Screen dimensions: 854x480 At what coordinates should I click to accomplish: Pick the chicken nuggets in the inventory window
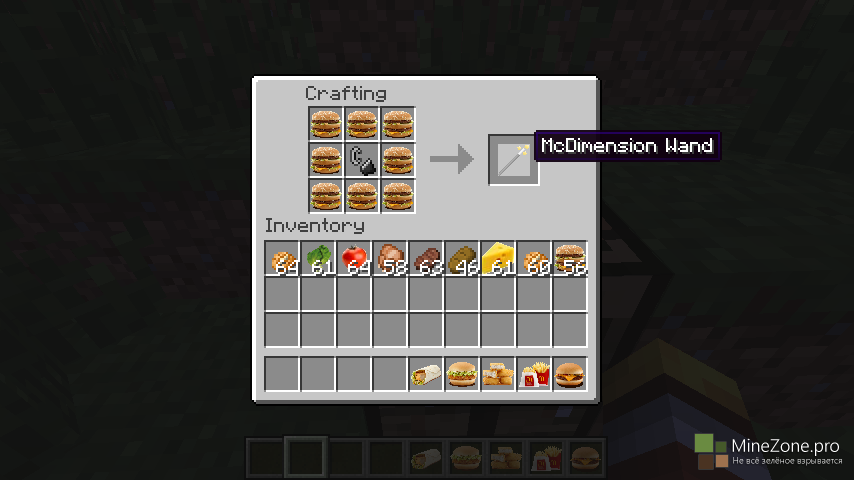coord(498,374)
